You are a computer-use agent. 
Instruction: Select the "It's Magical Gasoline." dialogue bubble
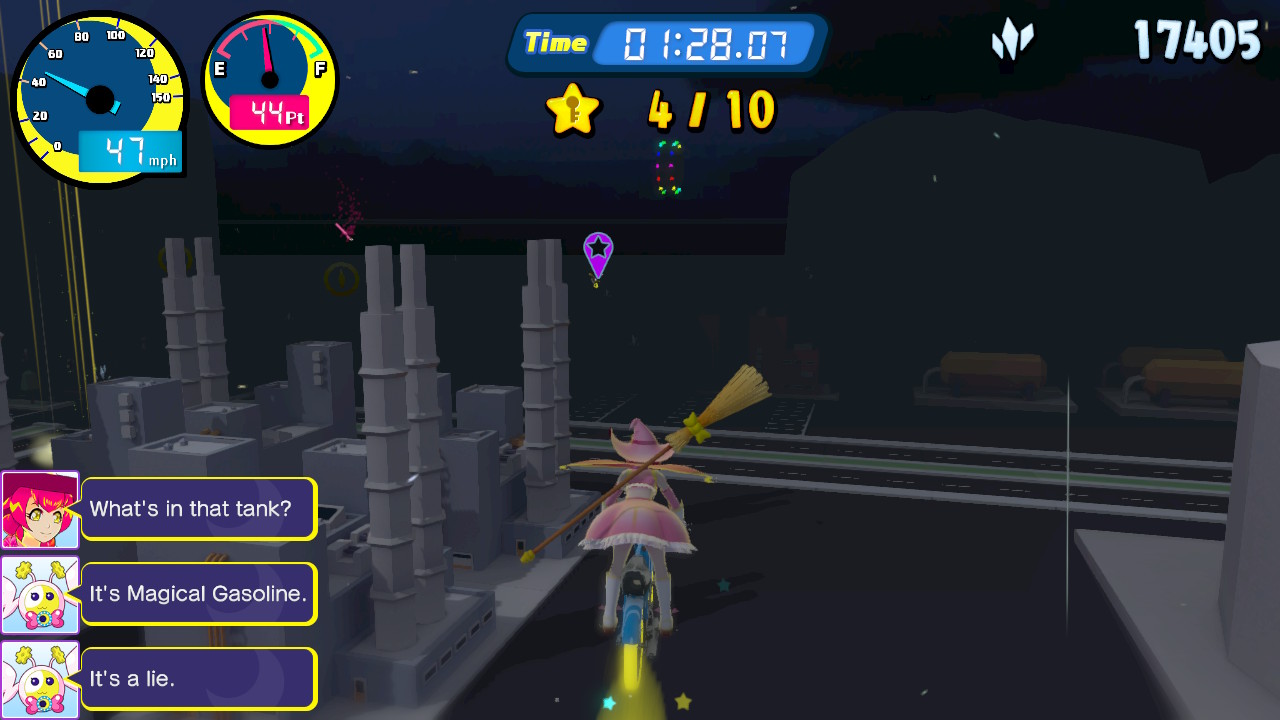198,593
